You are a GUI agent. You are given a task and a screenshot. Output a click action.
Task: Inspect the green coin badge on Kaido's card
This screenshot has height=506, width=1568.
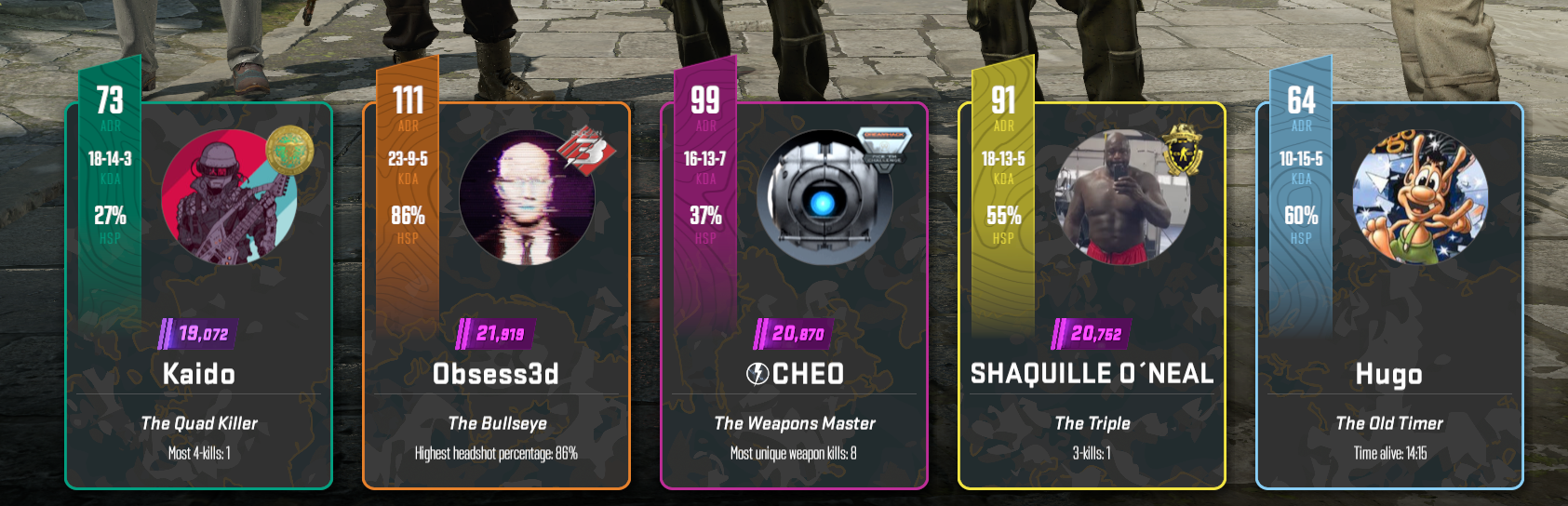(289, 150)
